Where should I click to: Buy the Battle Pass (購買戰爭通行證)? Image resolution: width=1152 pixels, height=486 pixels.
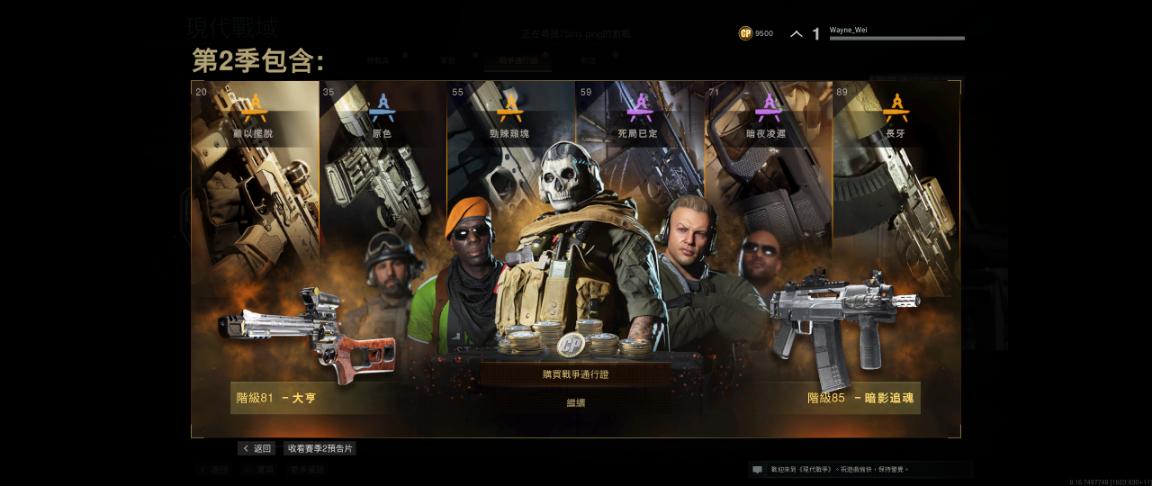(x=575, y=374)
